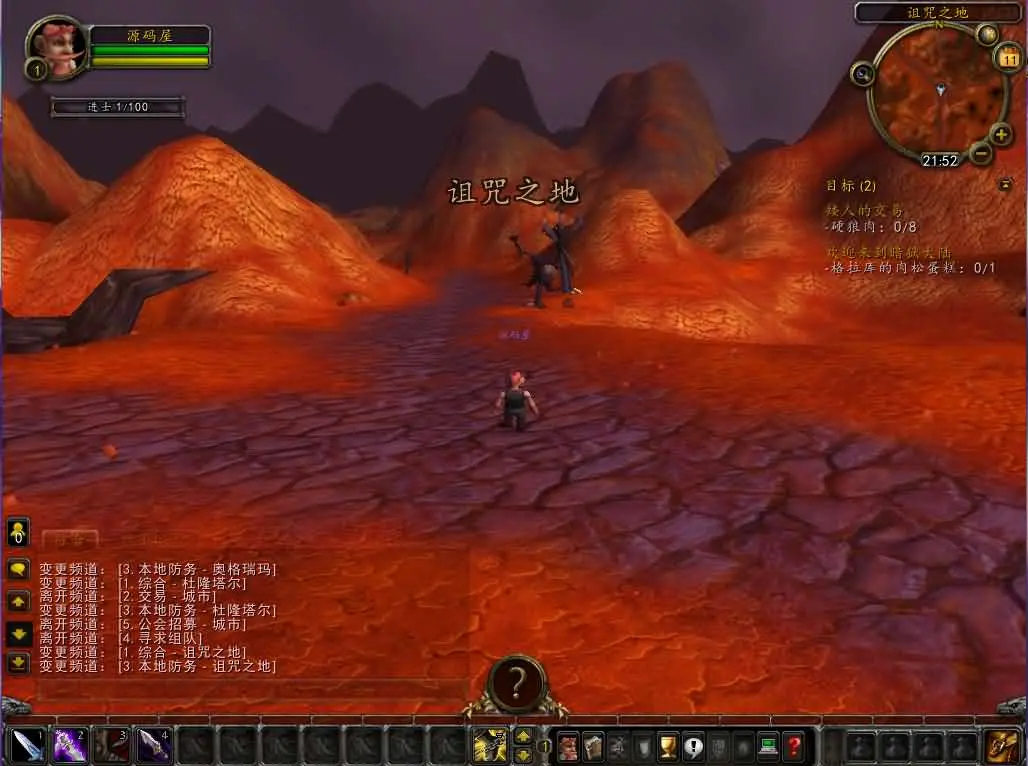Open the calendar icon showing 11
The width and height of the screenshot is (1028, 766).
pyautogui.click(x=1008, y=59)
